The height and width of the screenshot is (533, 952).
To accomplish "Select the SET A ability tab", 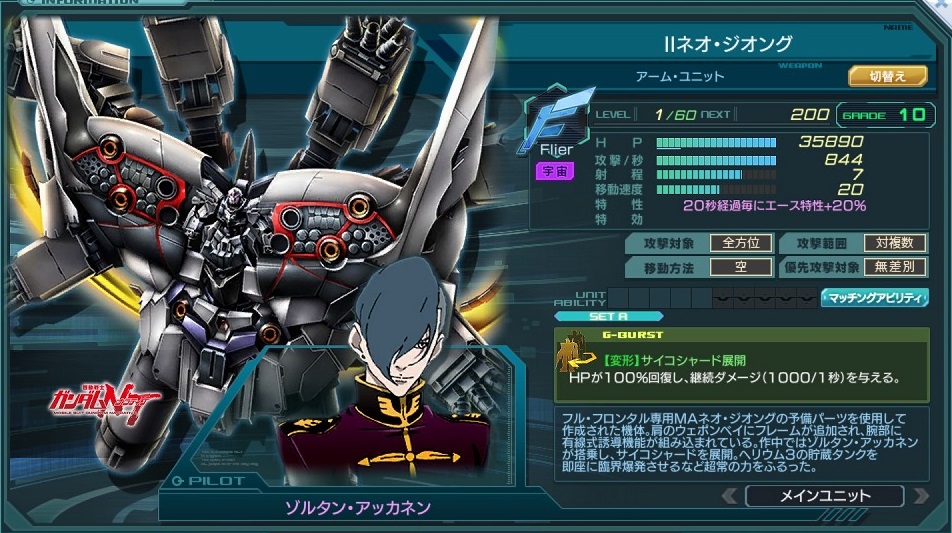I will point(602,316).
